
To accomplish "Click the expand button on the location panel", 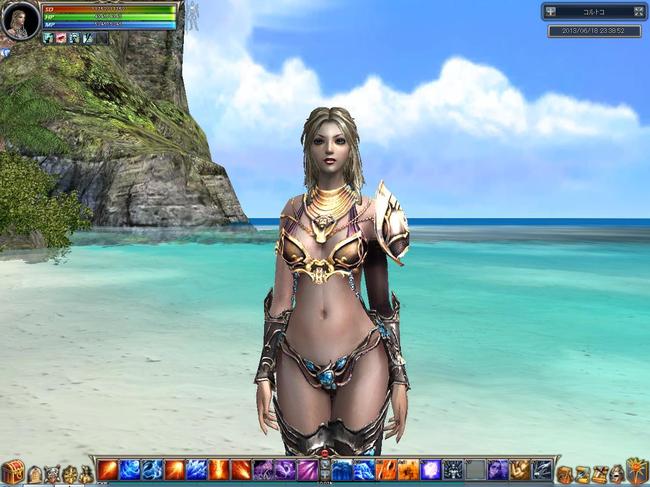I will click(x=638, y=12).
